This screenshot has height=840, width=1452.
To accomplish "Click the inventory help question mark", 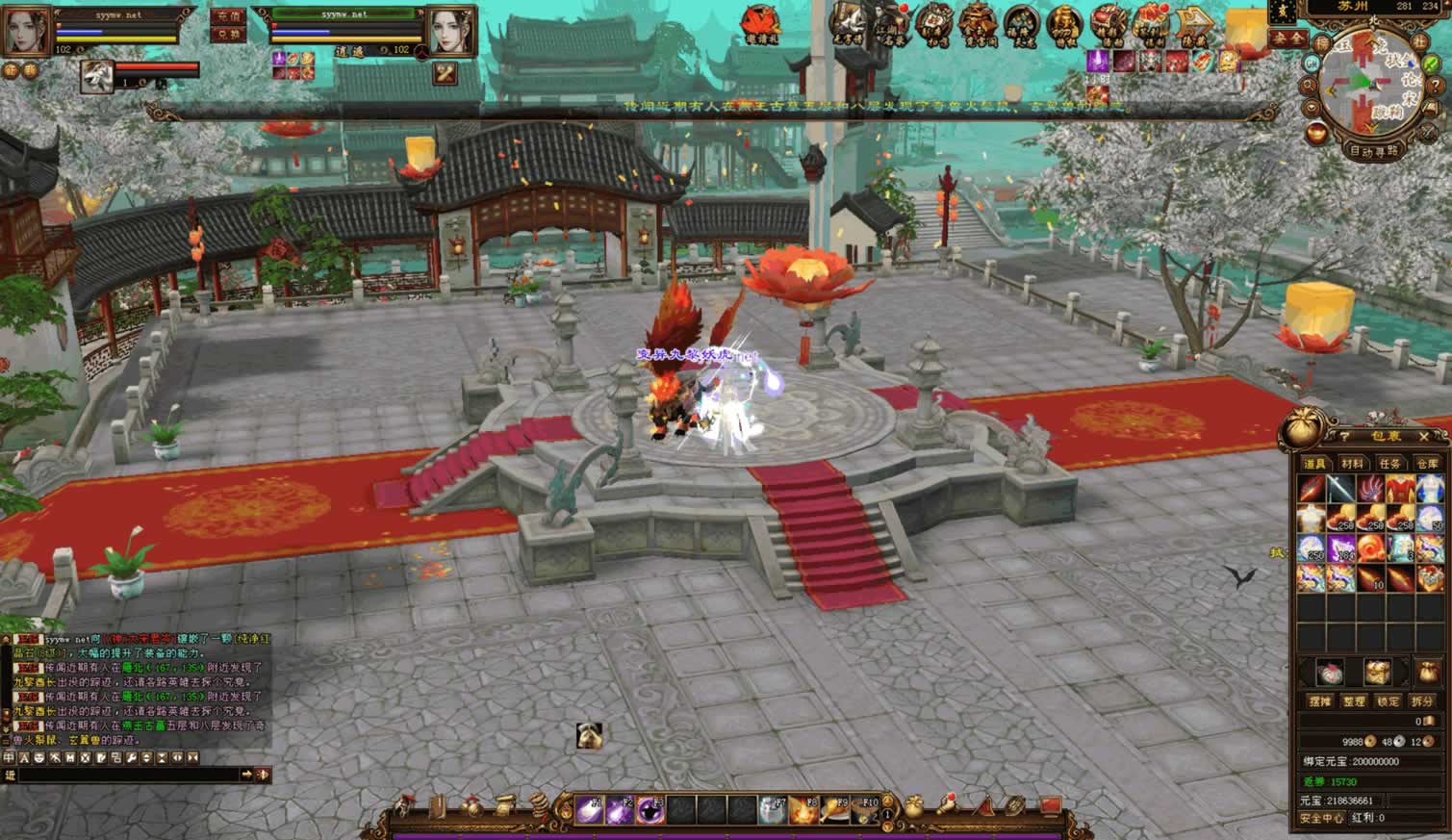I will (x=1344, y=438).
